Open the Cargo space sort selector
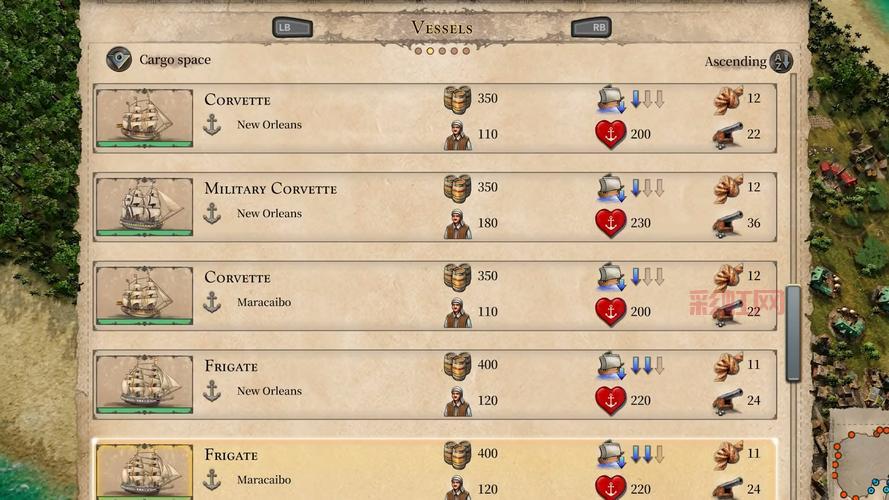Viewport: 889px width, 500px height. tap(120, 60)
